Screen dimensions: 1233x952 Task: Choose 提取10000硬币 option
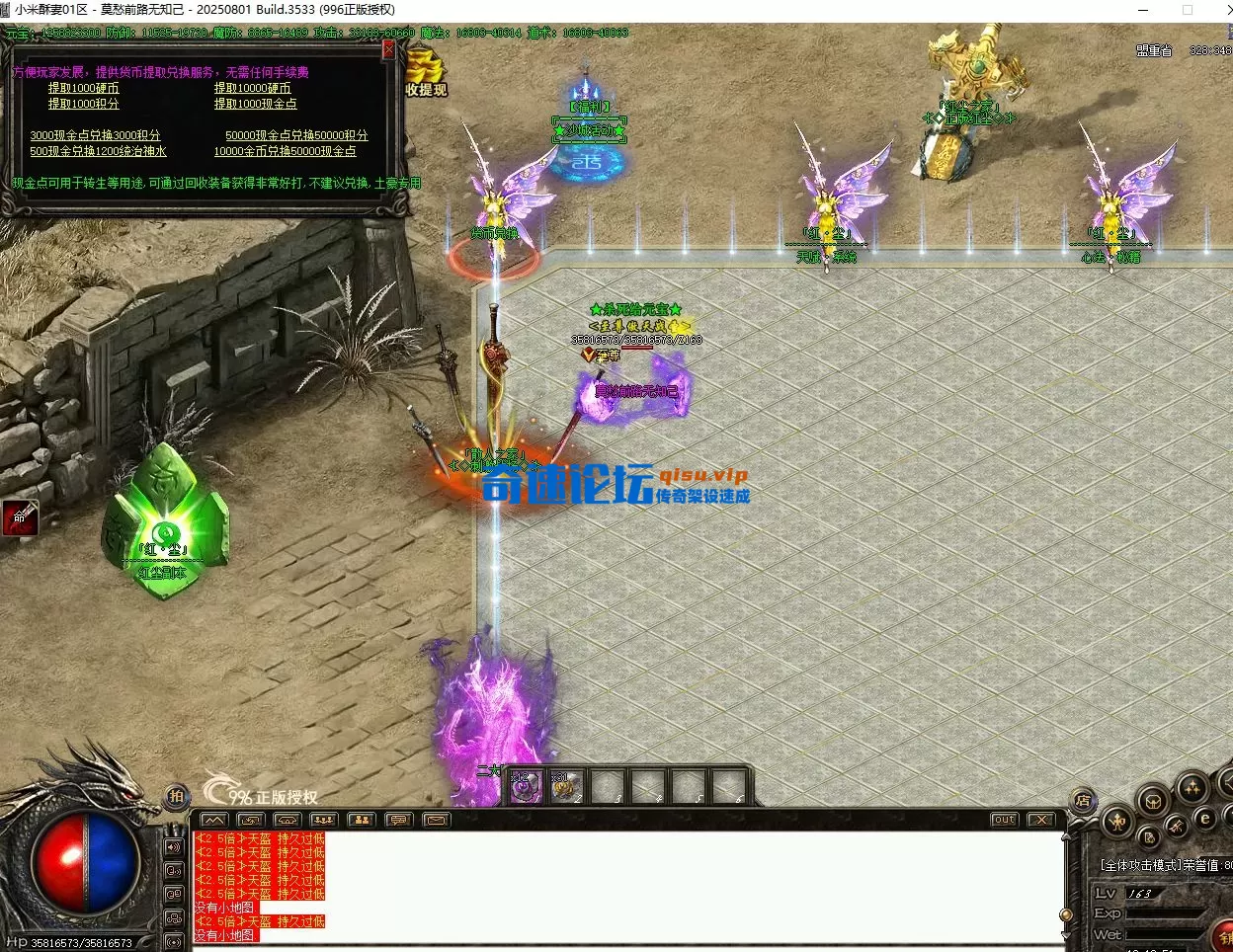pos(253,88)
